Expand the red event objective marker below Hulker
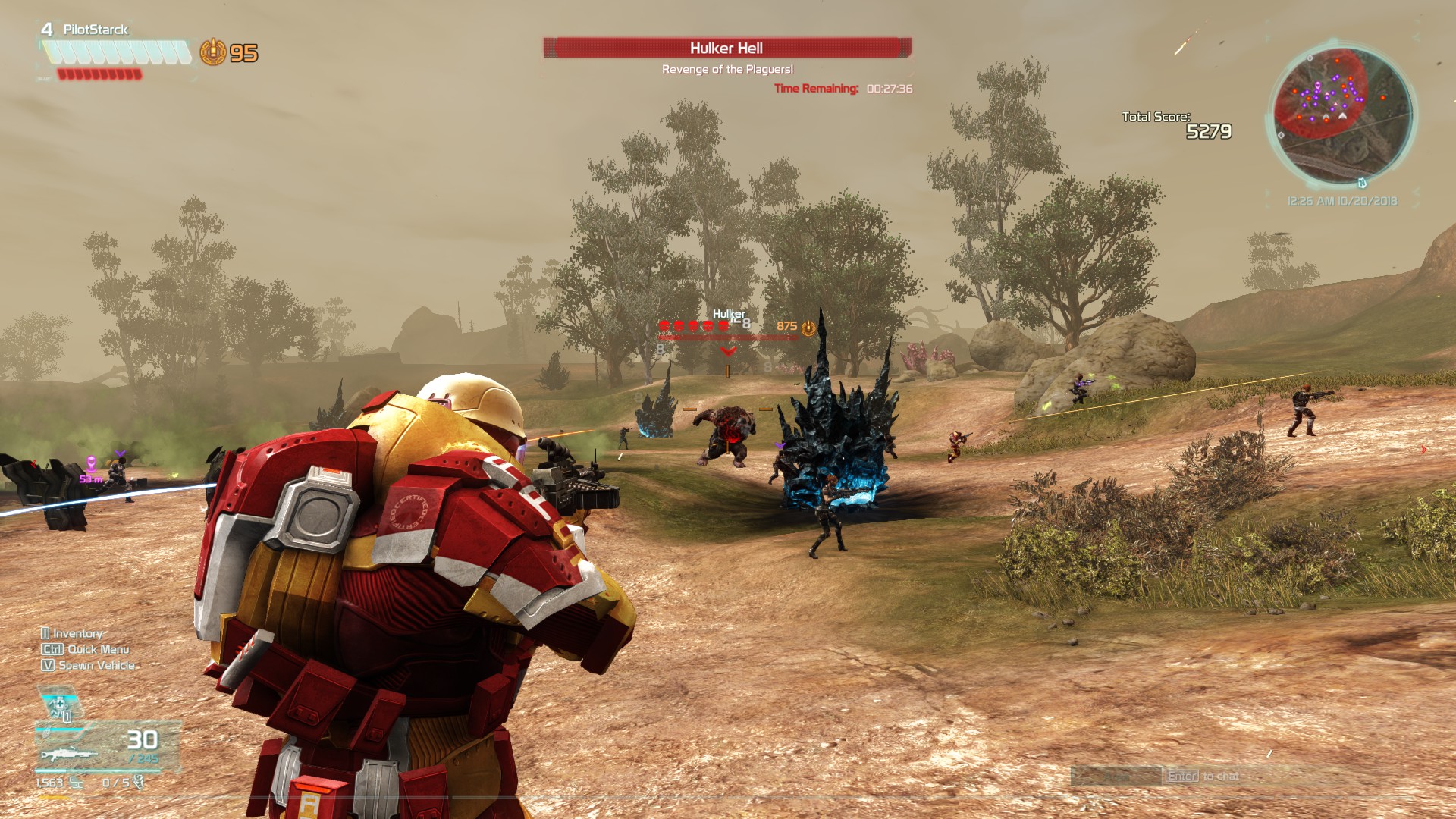Image resolution: width=1456 pixels, height=819 pixels. click(729, 353)
